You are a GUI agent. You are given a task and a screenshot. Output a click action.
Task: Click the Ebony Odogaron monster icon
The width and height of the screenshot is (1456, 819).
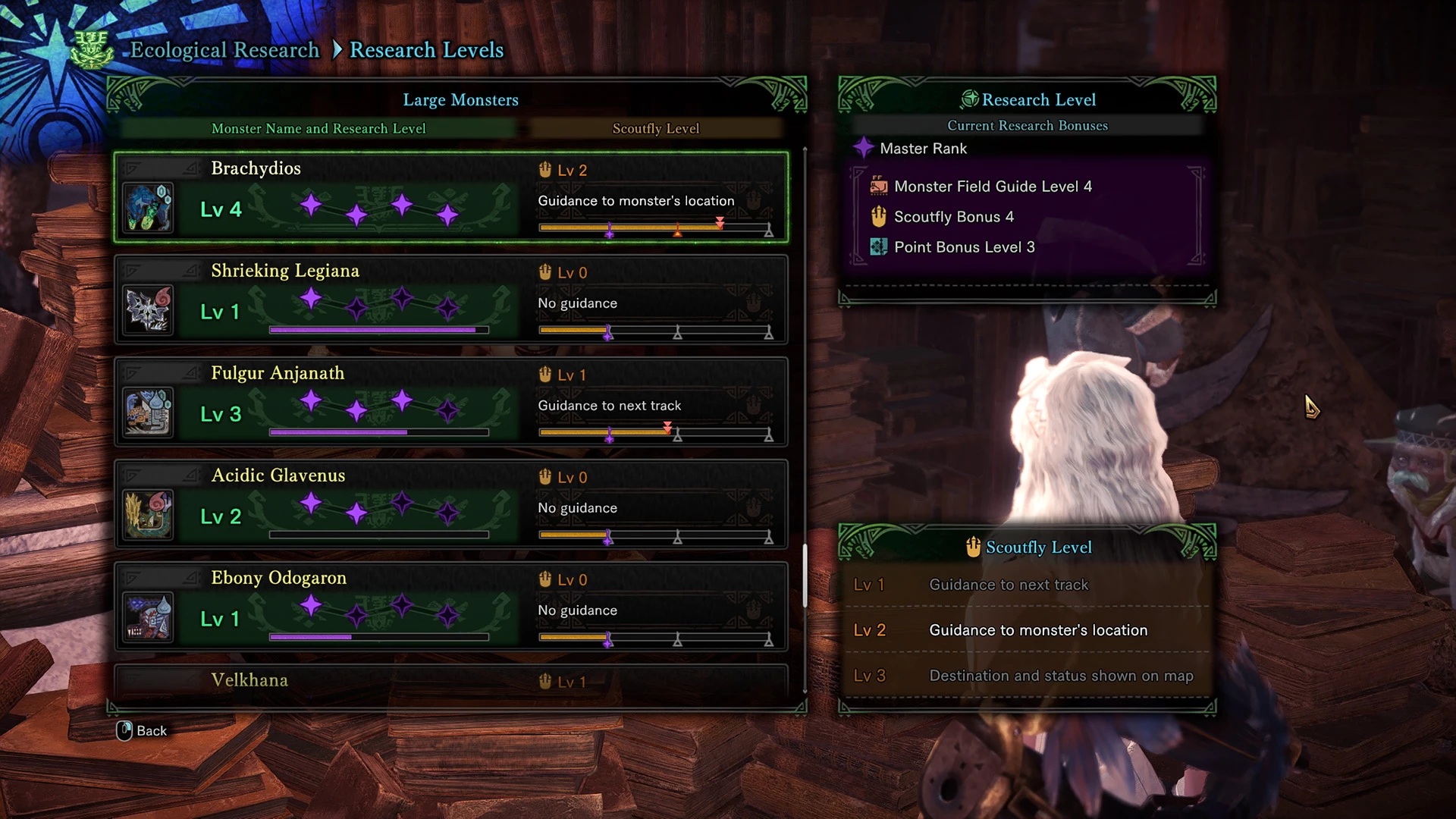pos(148,617)
